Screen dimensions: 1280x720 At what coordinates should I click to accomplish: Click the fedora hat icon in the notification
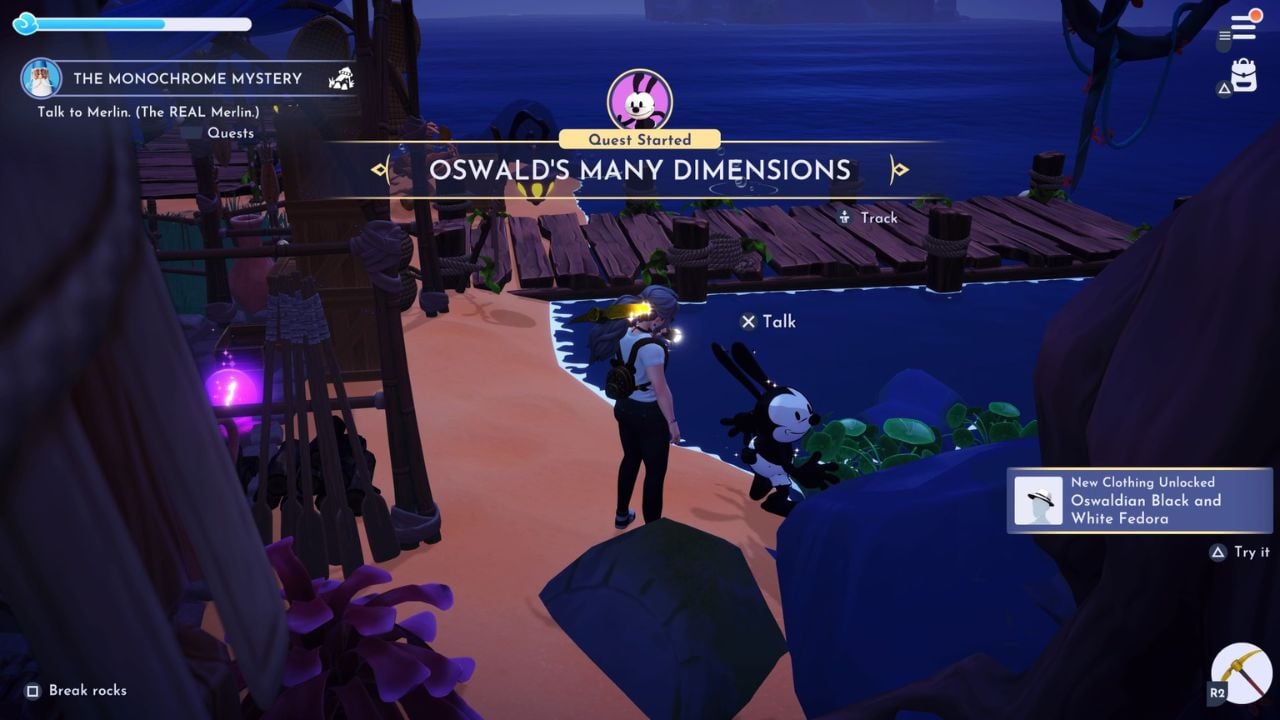click(x=1041, y=501)
